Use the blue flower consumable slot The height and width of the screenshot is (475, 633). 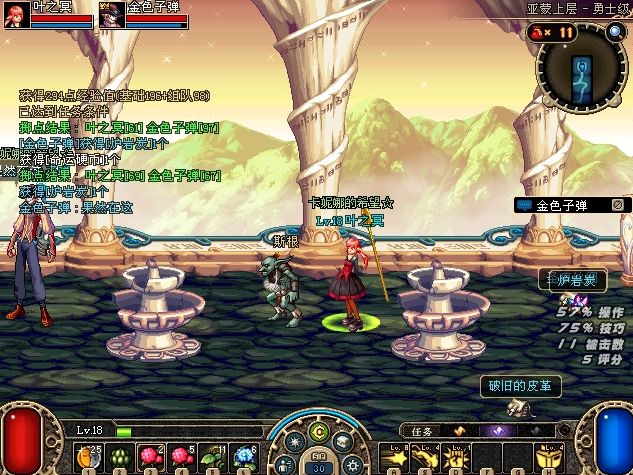(245, 454)
